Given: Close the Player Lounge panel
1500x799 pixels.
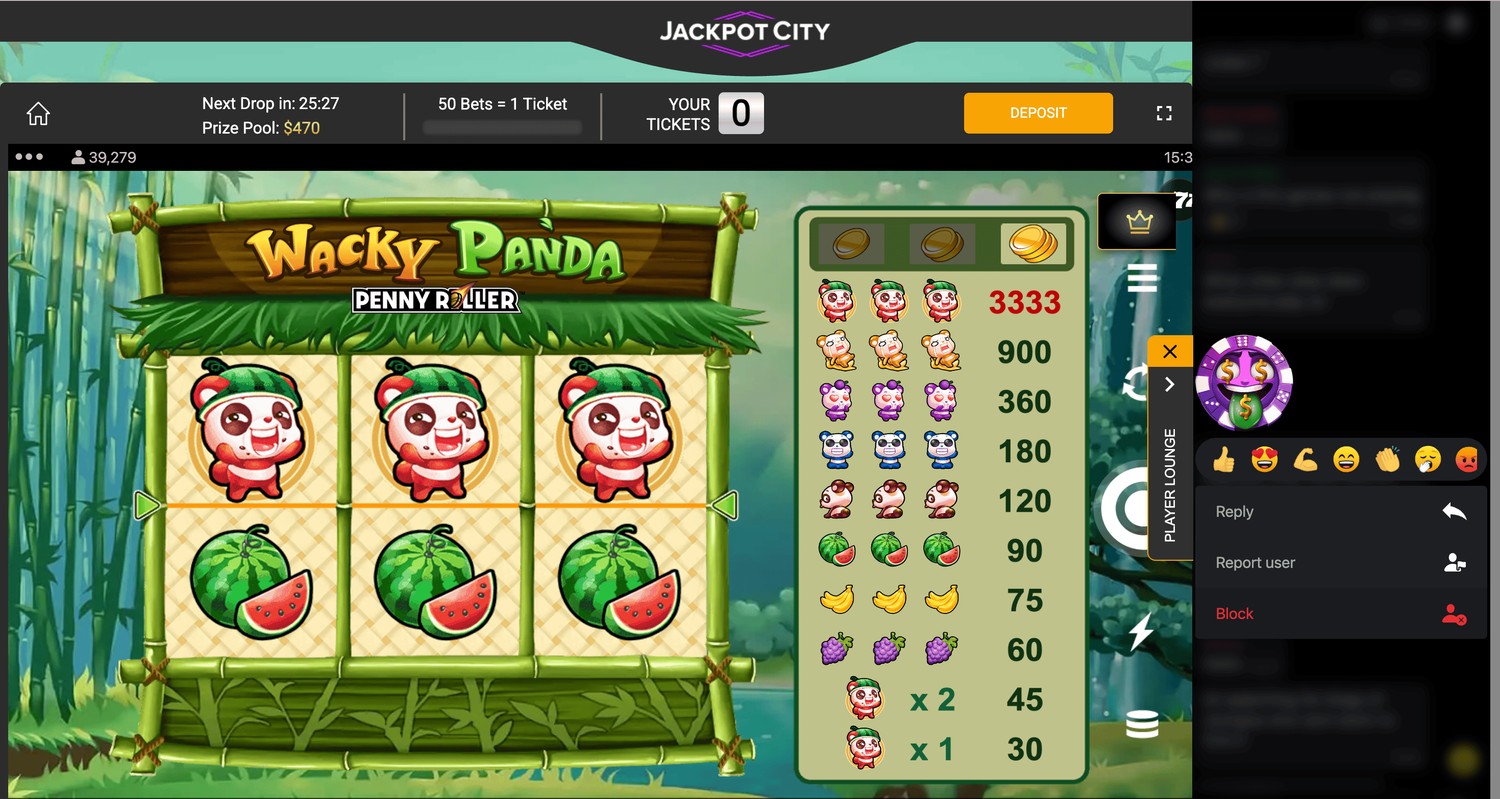Looking at the screenshot, I should coord(1170,351).
